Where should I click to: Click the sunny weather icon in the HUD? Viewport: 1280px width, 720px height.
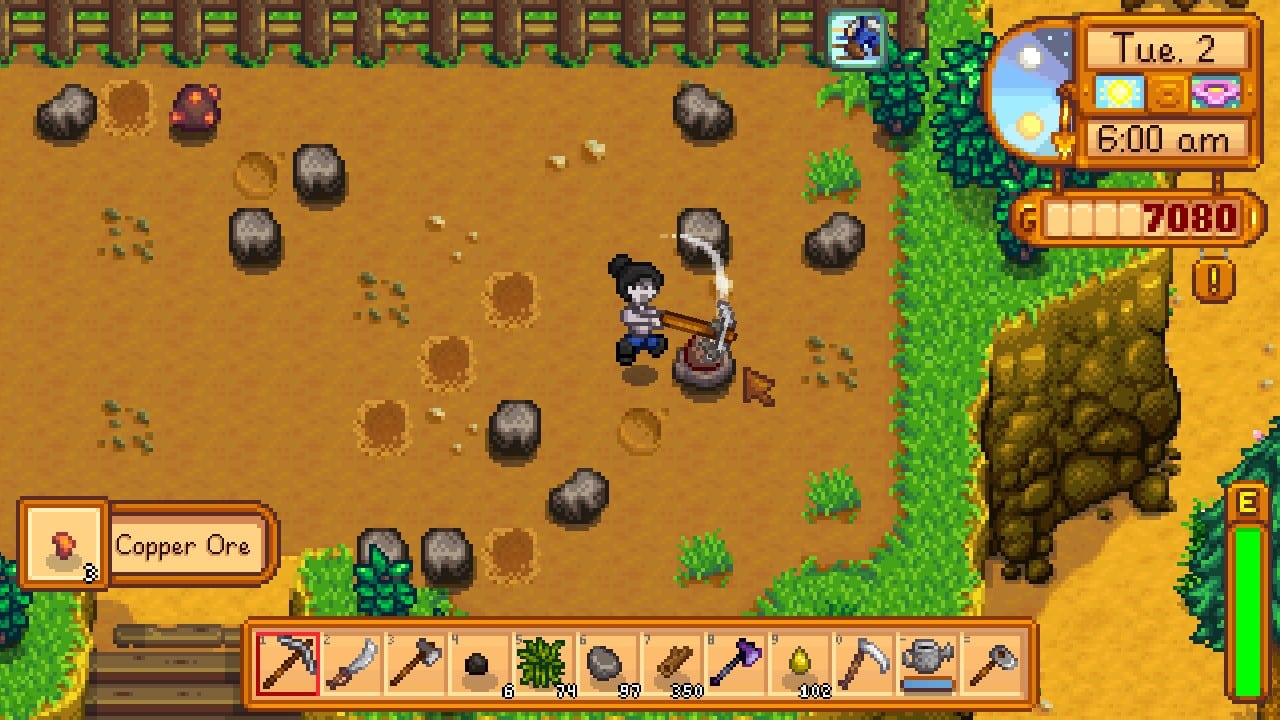[1118, 92]
